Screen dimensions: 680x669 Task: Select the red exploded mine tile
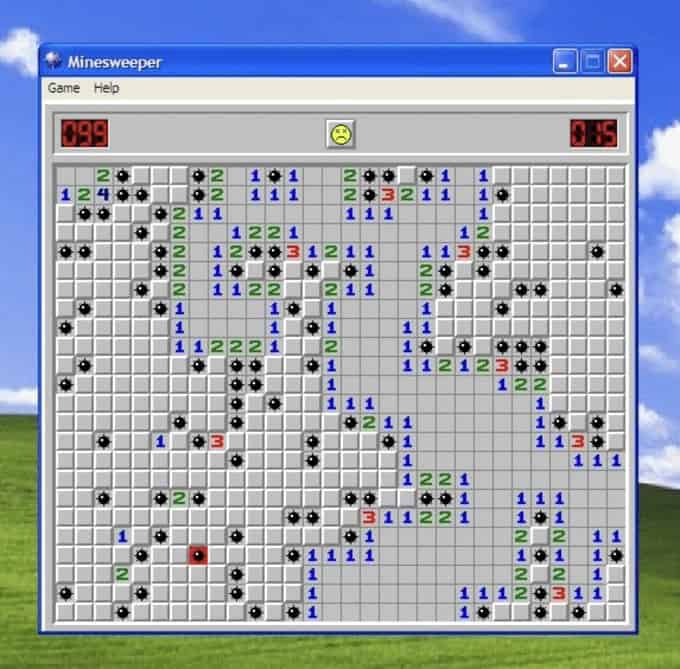198,555
